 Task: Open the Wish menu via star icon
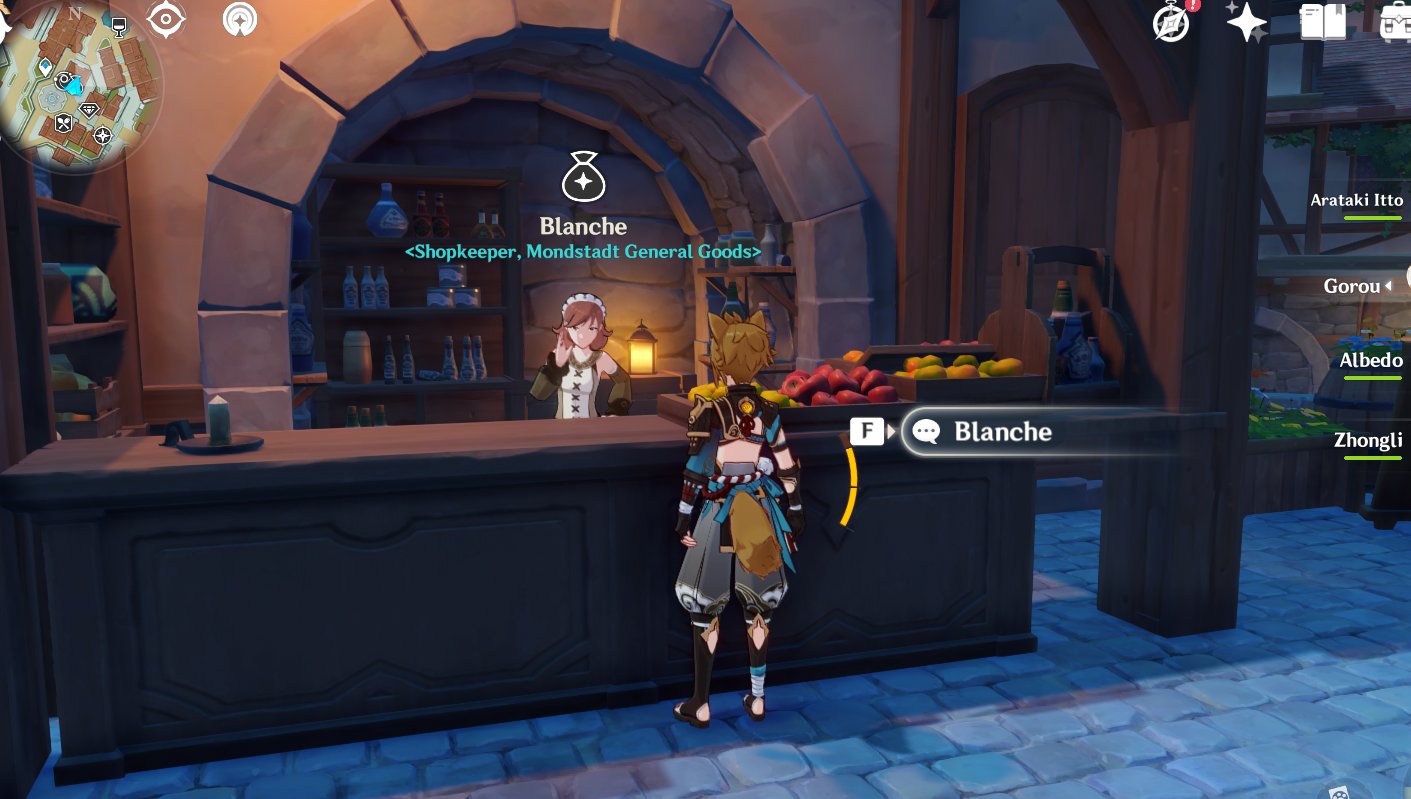(x=1249, y=22)
